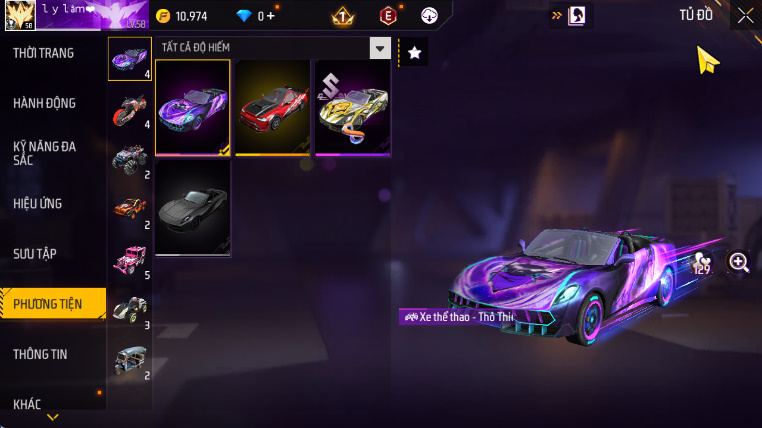Select the purple sports car skin

click(193, 107)
